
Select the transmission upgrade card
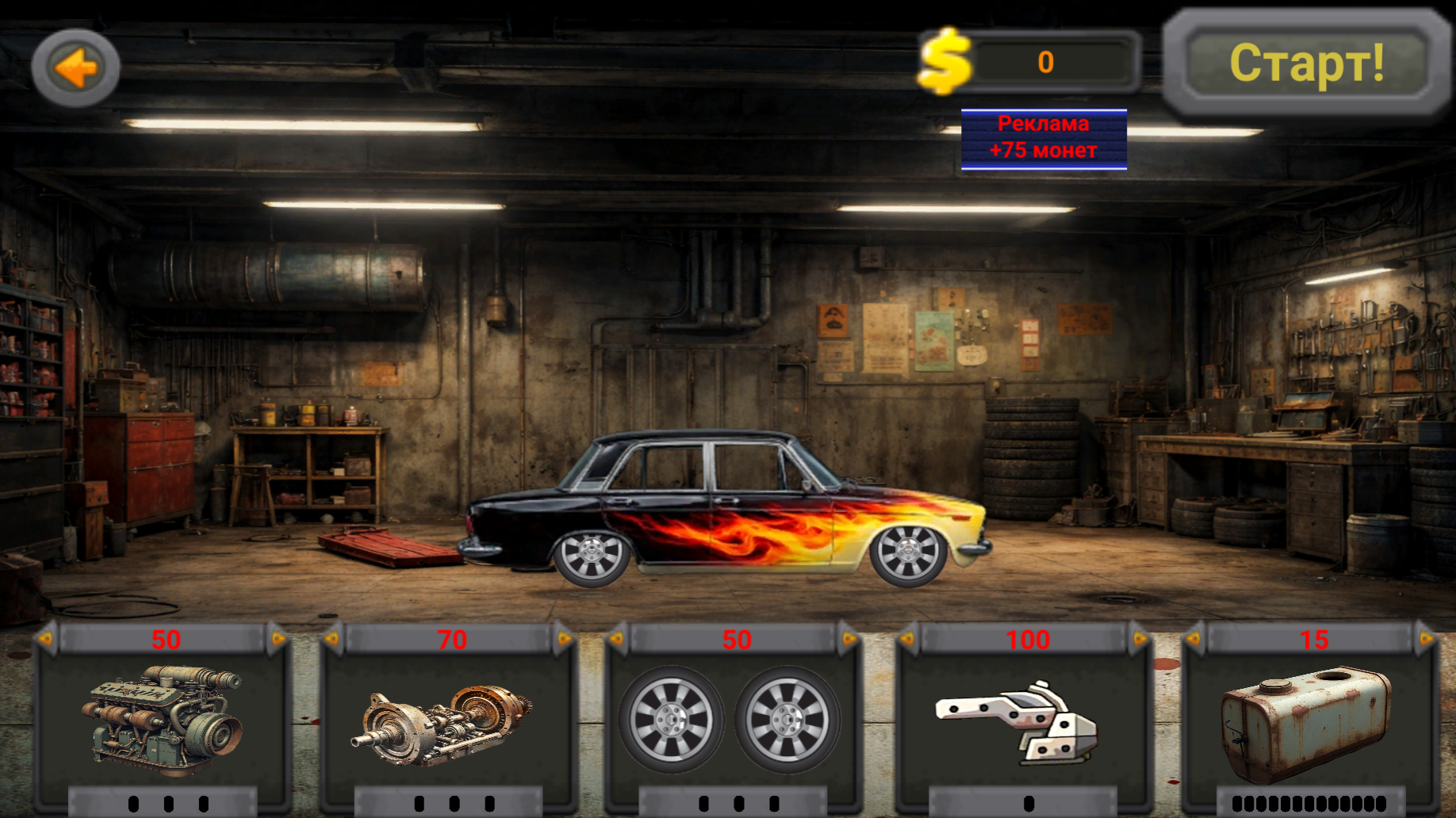[x=448, y=721]
